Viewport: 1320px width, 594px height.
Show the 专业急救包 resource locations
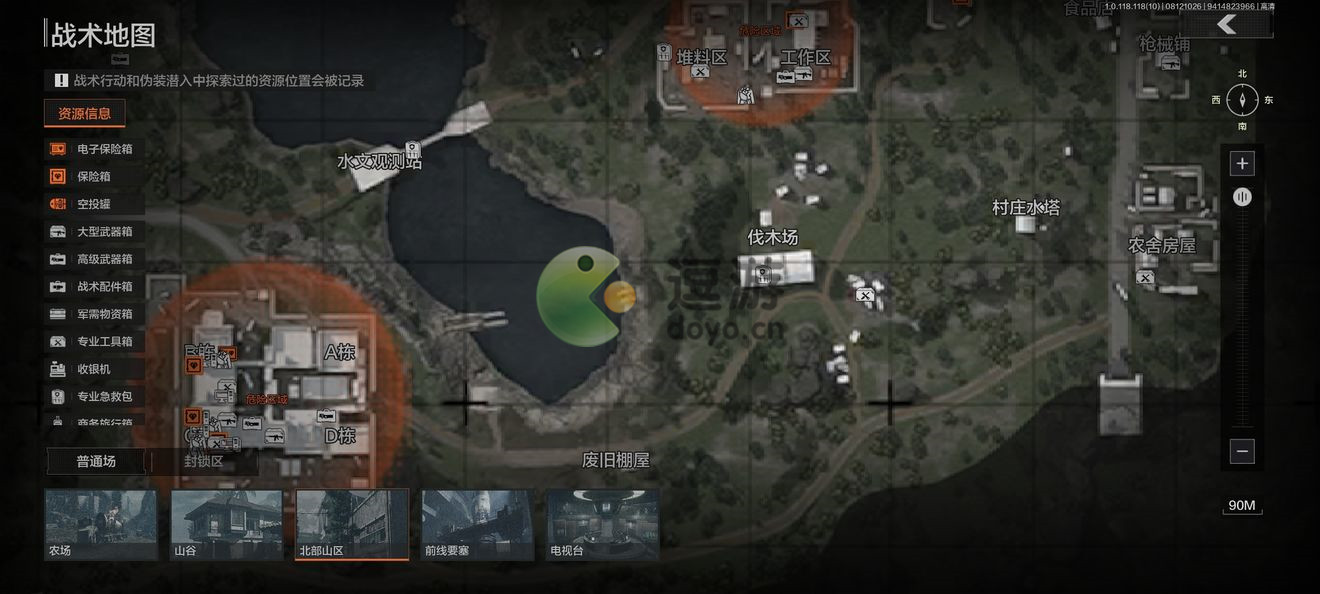pos(93,396)
